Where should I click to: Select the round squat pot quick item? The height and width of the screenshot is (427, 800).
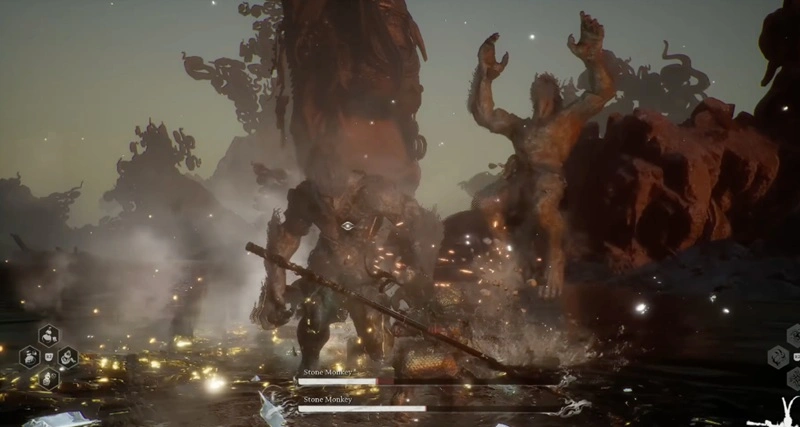point(30,357)
